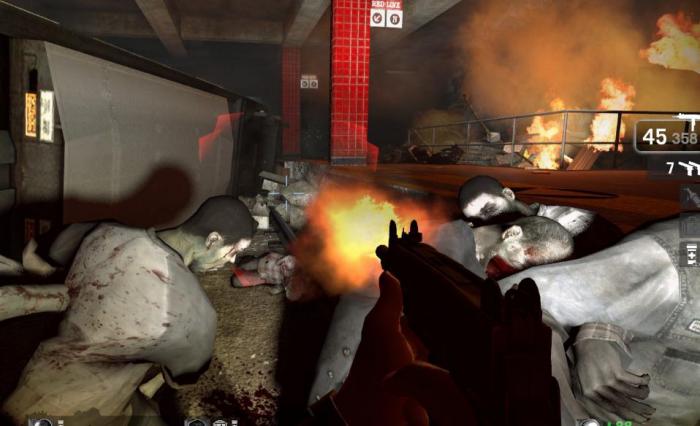Image resolution: width=700 pixels, height=426 pixels.
Task: Select the first aid kit slot
Action: (690, 257)
